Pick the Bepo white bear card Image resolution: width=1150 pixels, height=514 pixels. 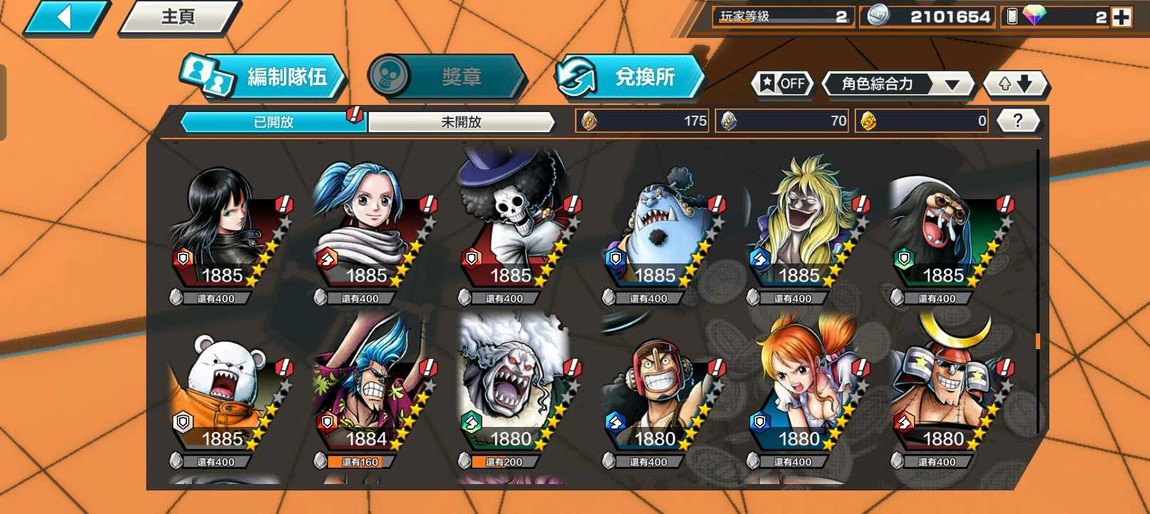222,397
